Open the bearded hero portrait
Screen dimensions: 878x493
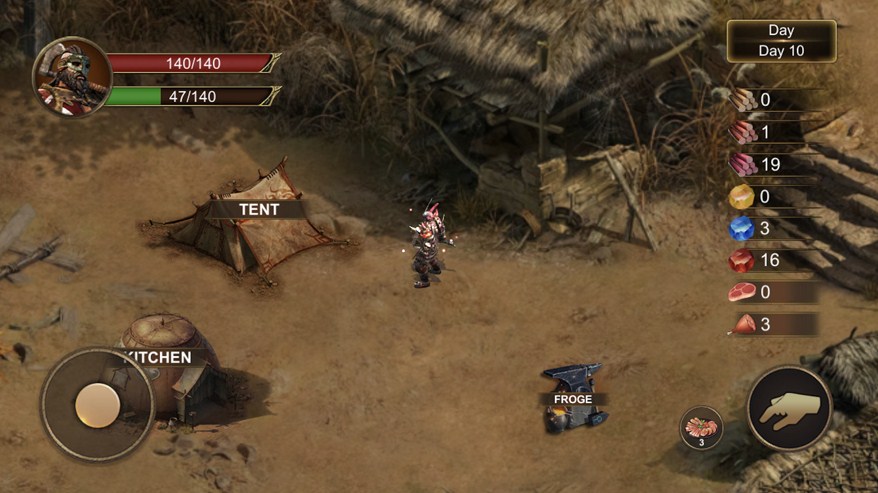[x=71, y=77]
